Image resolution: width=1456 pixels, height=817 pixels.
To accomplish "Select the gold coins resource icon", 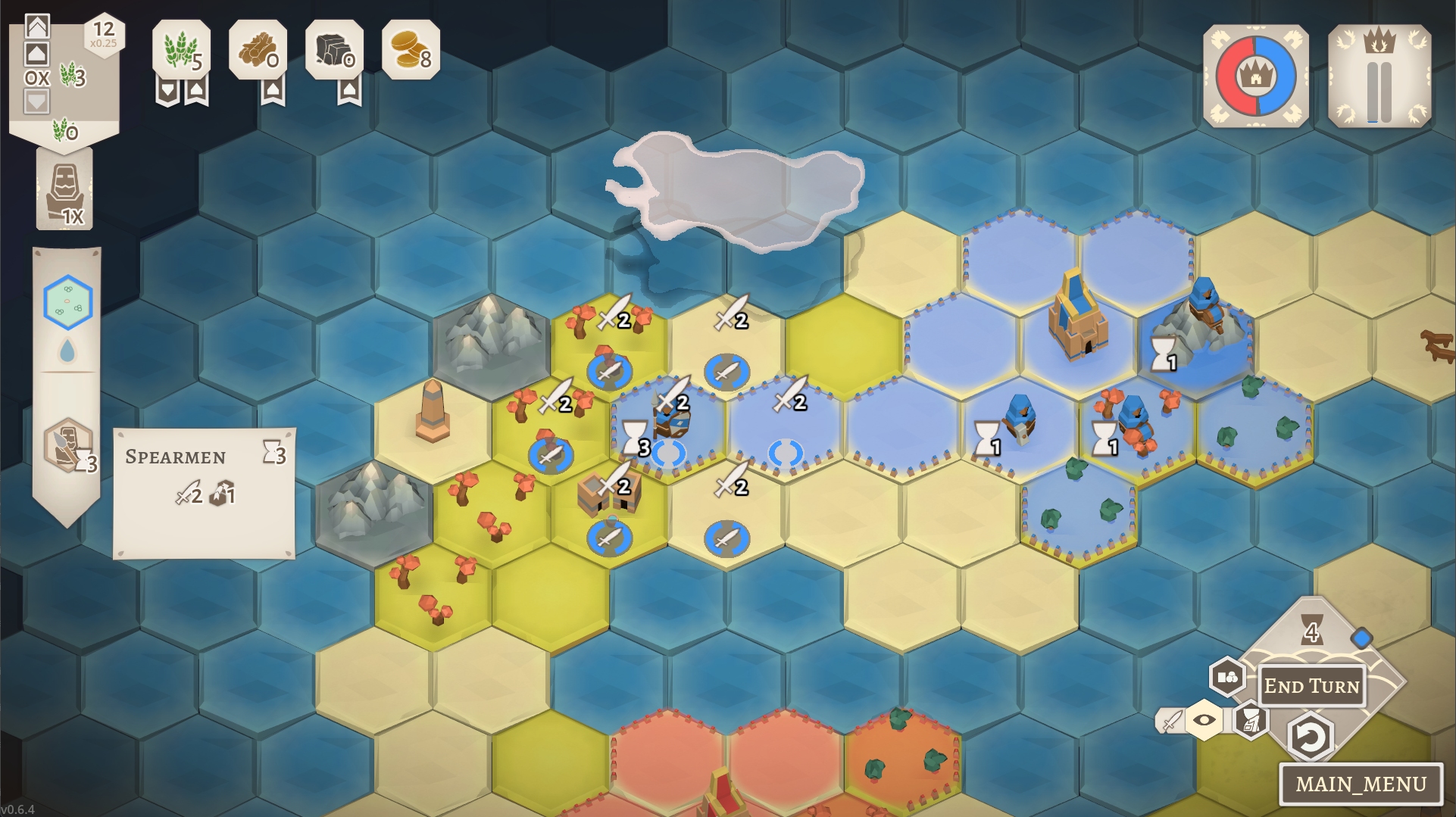I will coord(411,50).
